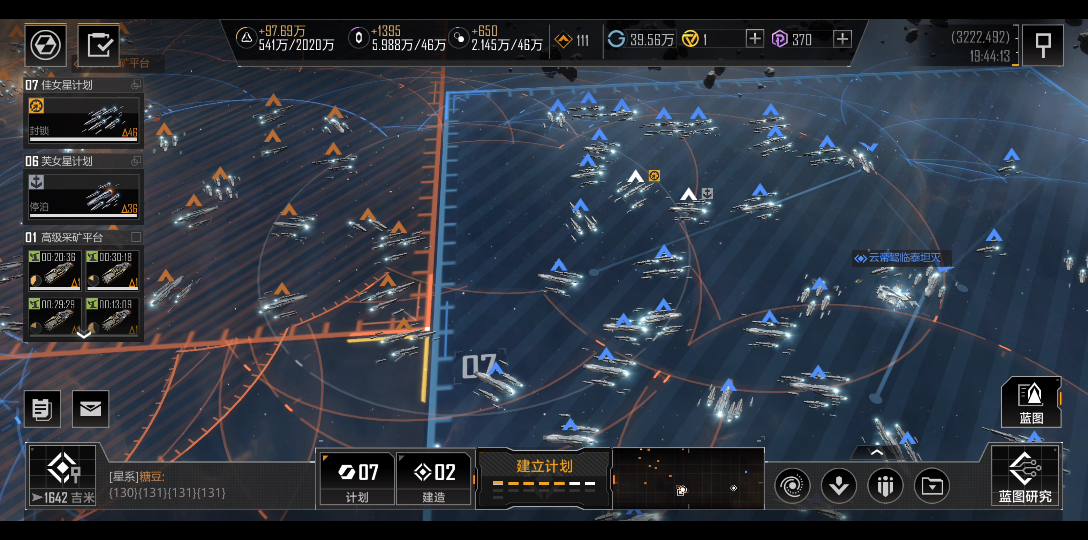
Task: Click the 建立计划 create-plan button
Action: point(544,476)
